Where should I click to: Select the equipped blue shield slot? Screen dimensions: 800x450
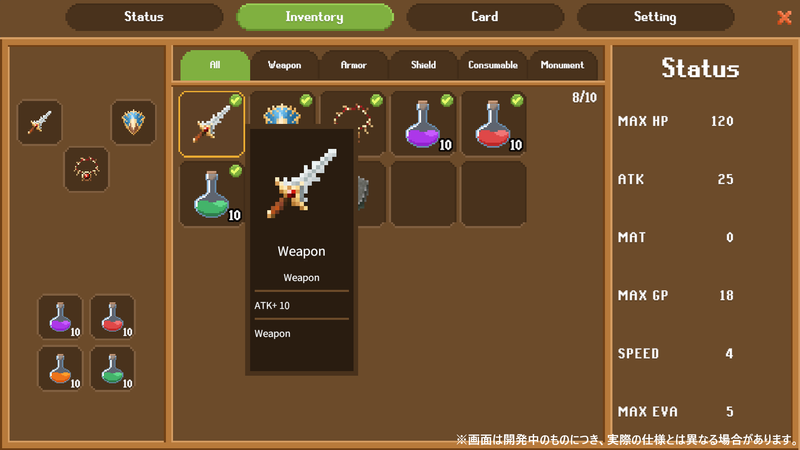(x=133, y=123)
